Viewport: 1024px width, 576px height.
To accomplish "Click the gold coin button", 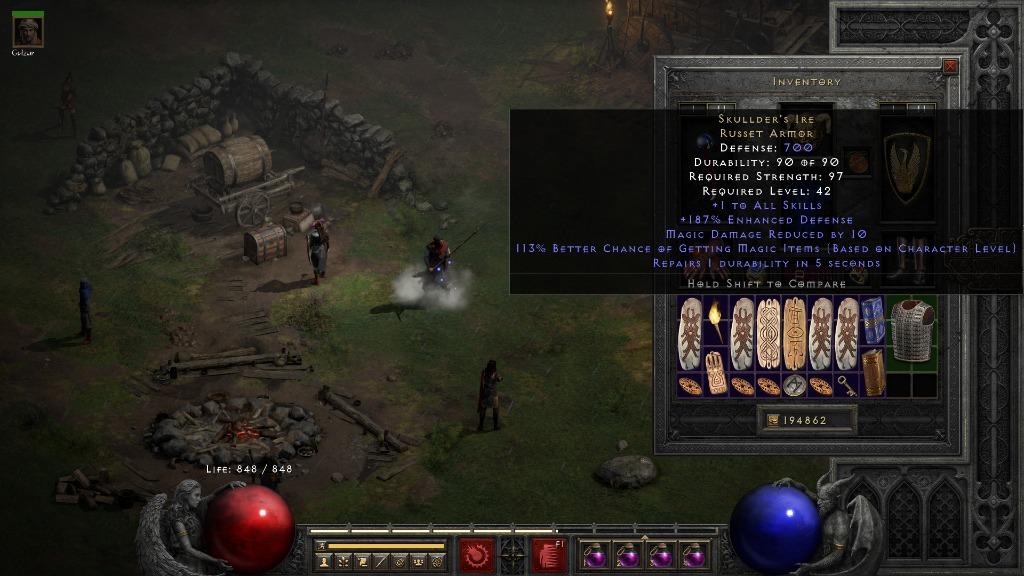I will (x=773, y=420).
